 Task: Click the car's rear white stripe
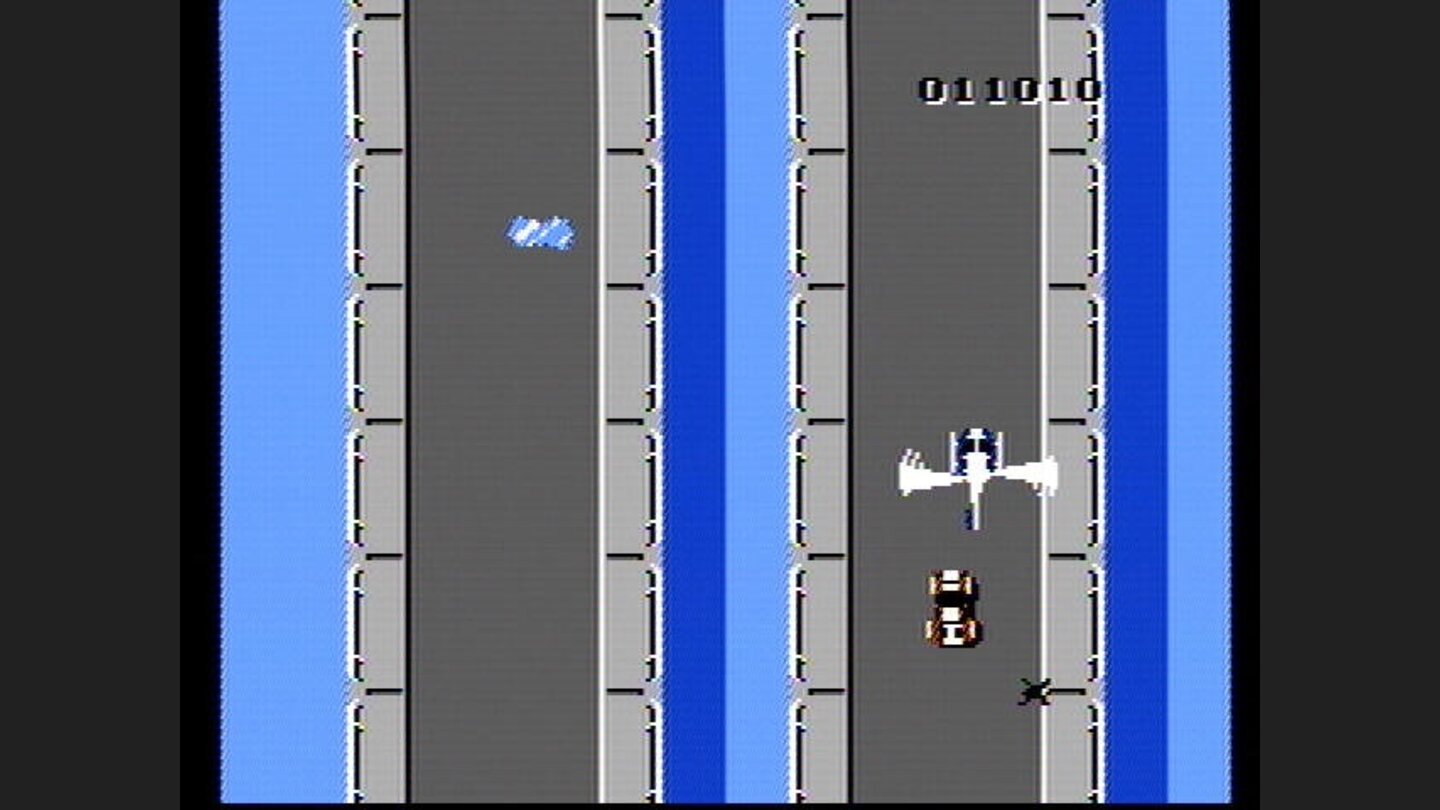(953, 630)
